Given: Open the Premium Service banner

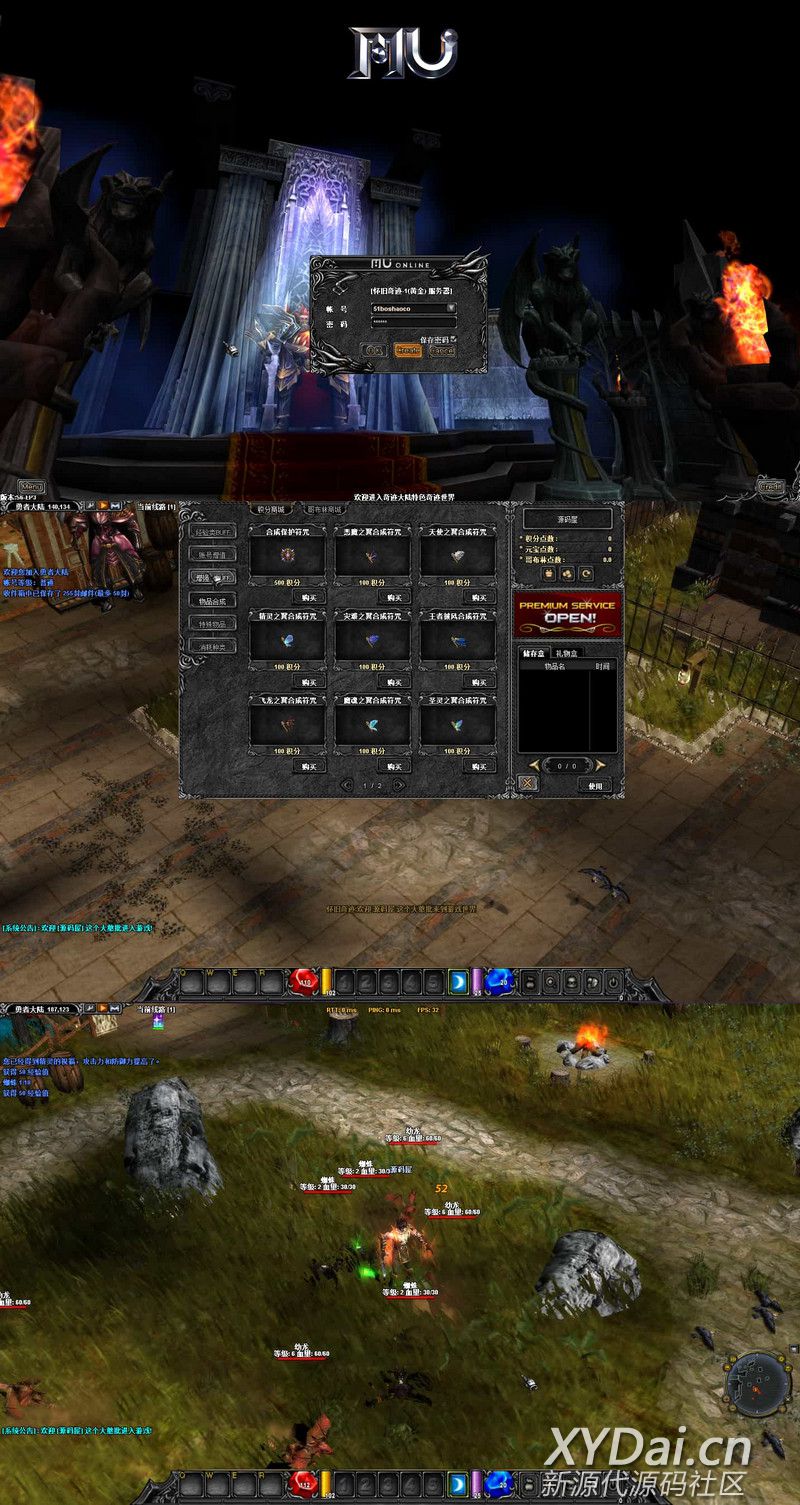Looking at the screenshot, I should pyautogui.click(x=568, y=612).
